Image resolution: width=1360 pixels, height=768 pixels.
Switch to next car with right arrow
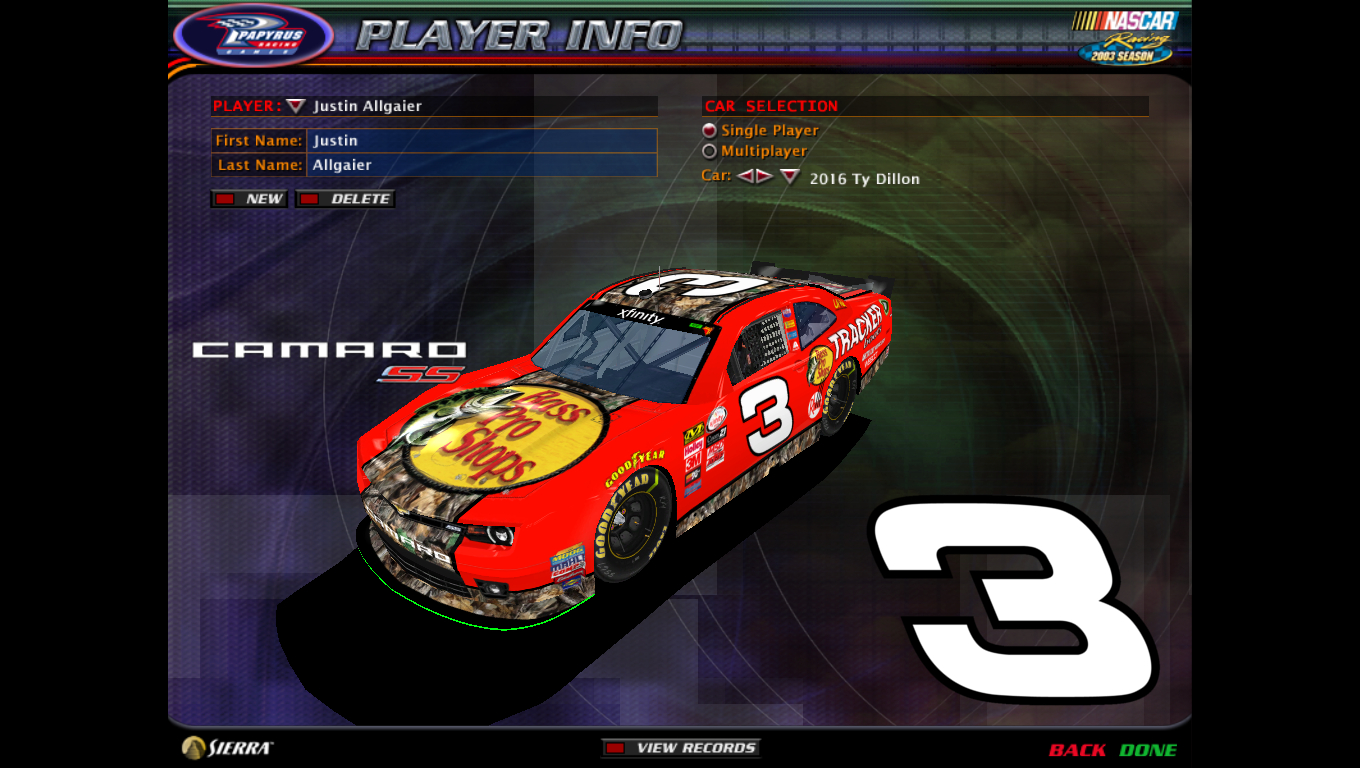(x=764, y=177)
